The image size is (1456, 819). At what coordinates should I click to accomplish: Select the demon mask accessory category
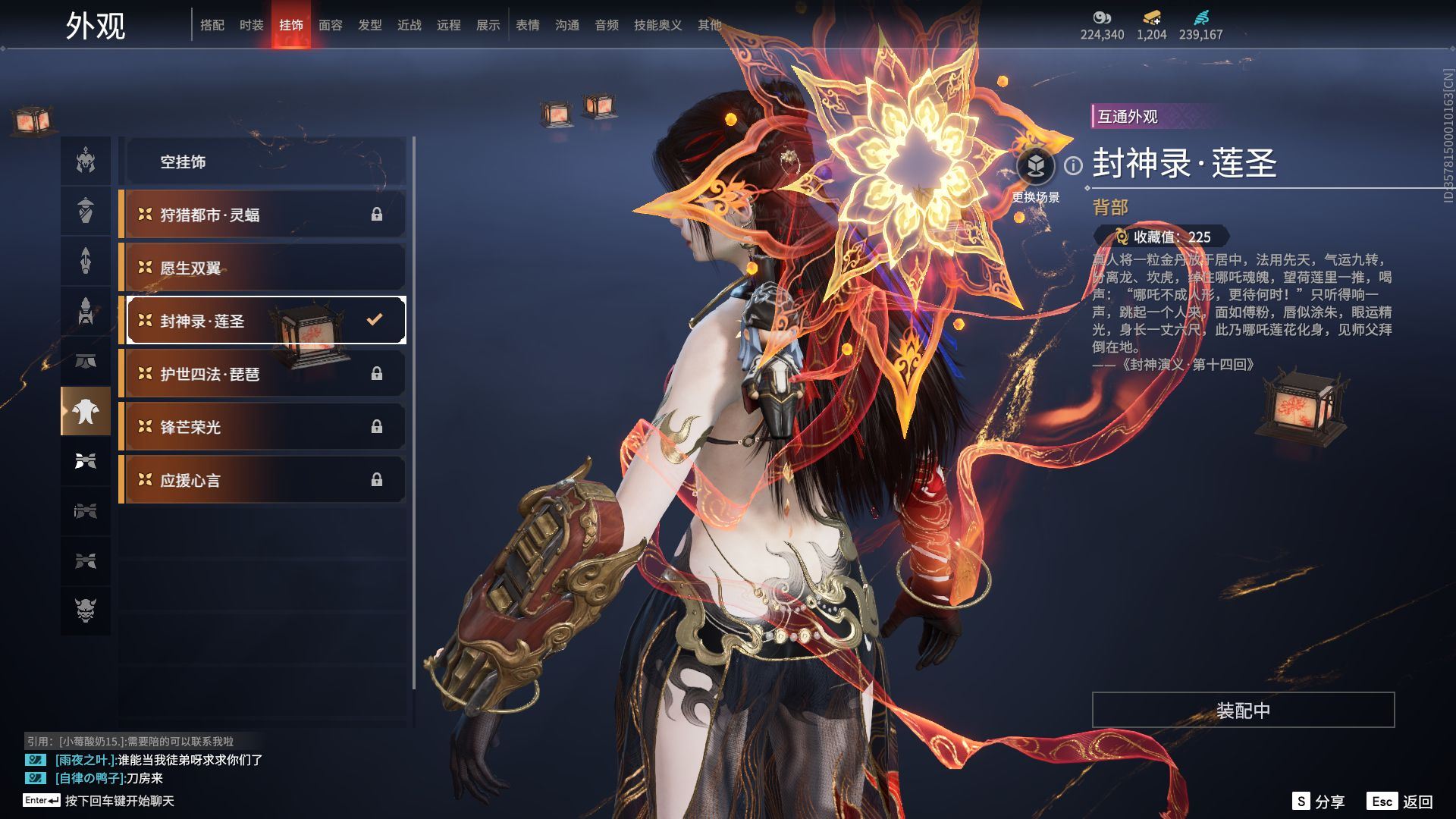pyautogui.click(x=86, y=610)
